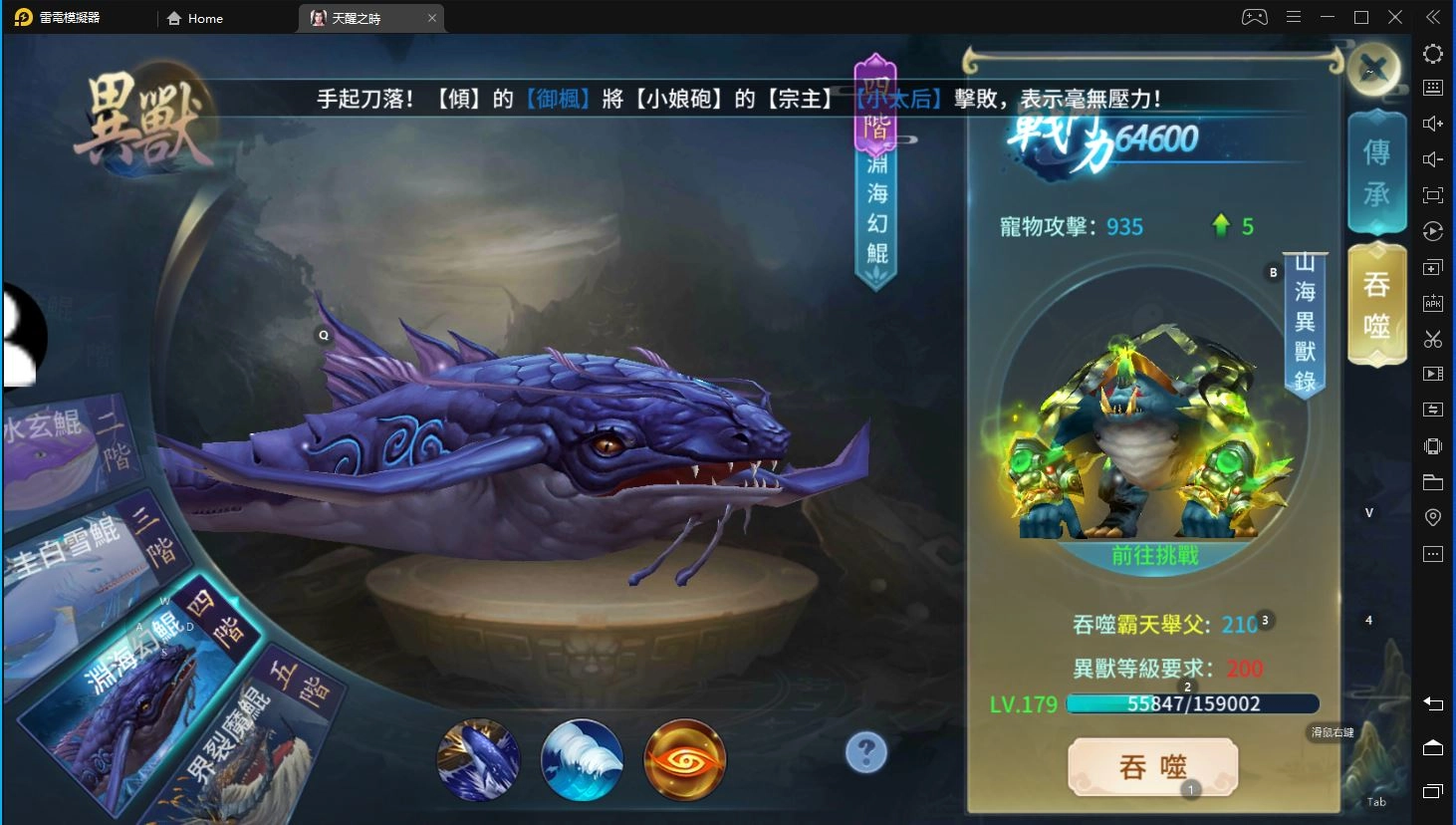The width and height of the screenshot is (1456, 825).
Task: Open the golden eye skill icon
Action: click(683, 759)
